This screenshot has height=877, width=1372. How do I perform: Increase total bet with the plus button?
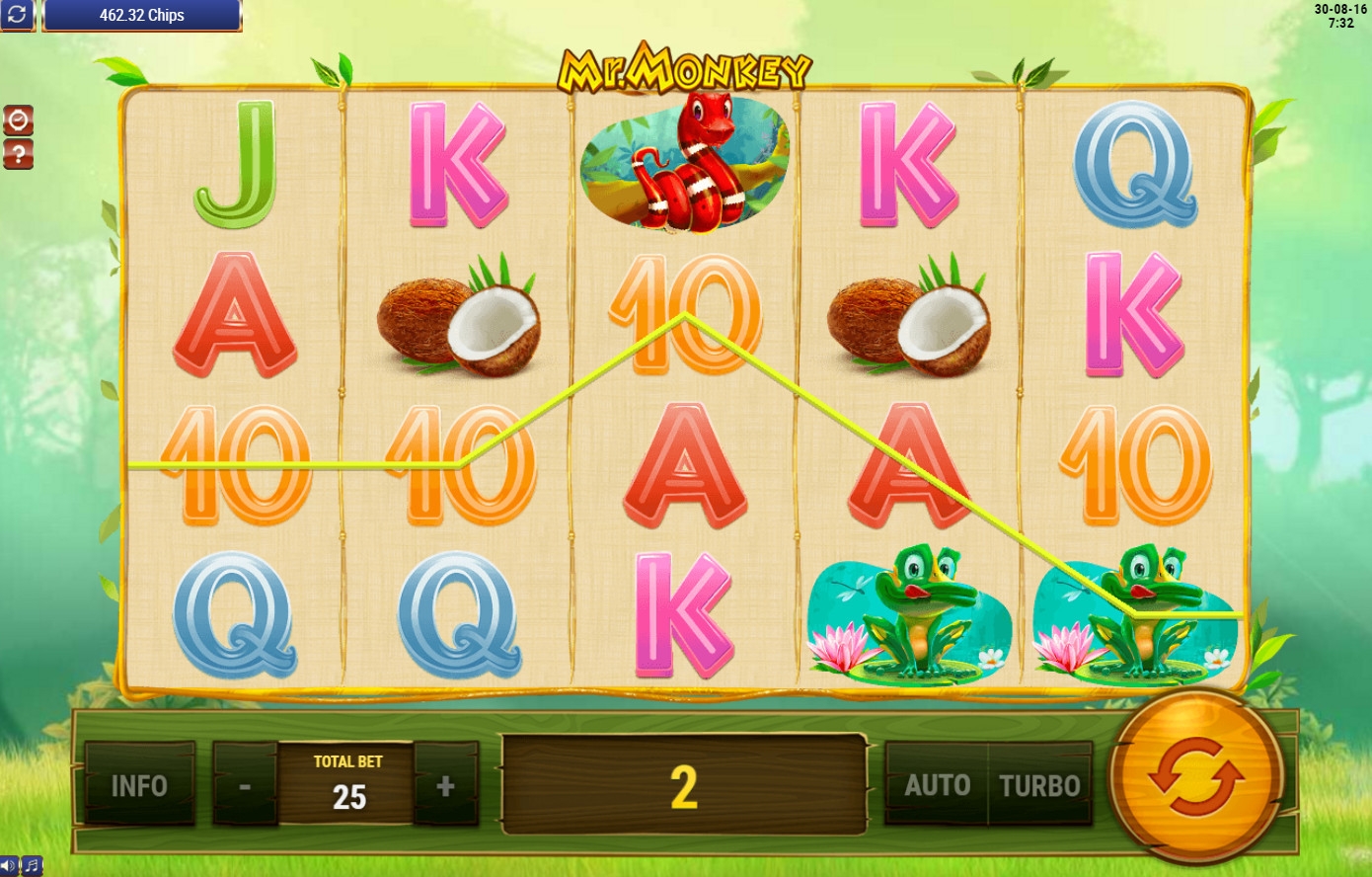(x=446, y=785)
